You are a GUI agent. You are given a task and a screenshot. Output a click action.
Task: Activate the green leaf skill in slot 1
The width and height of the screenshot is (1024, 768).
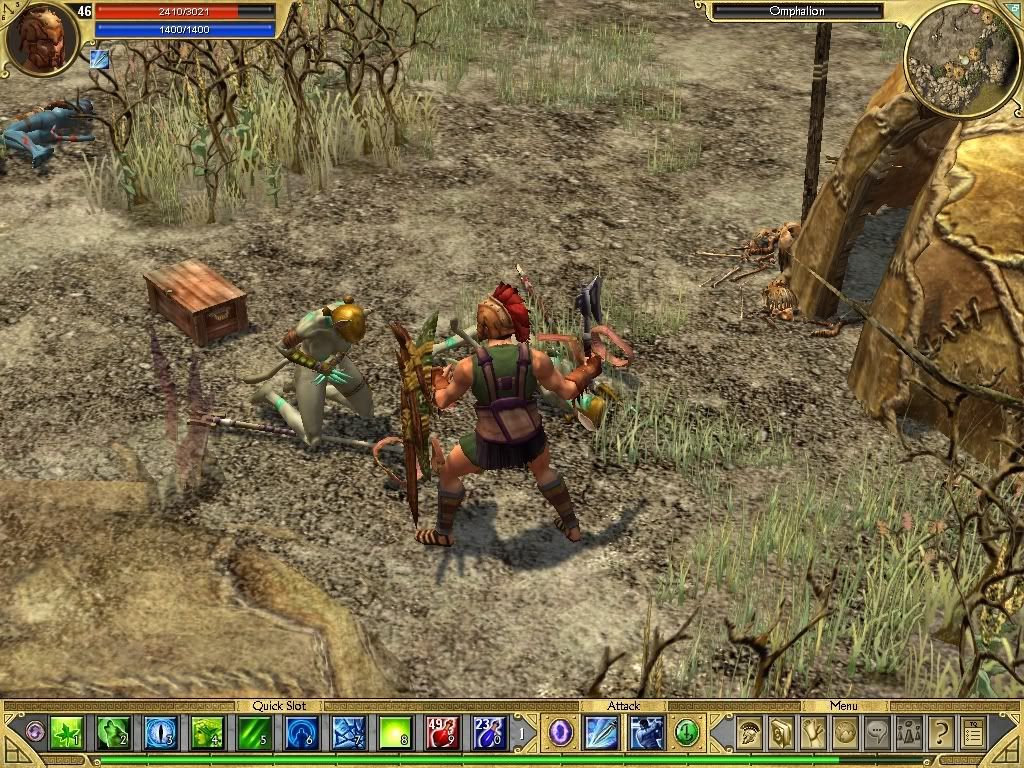pos(66,734)
